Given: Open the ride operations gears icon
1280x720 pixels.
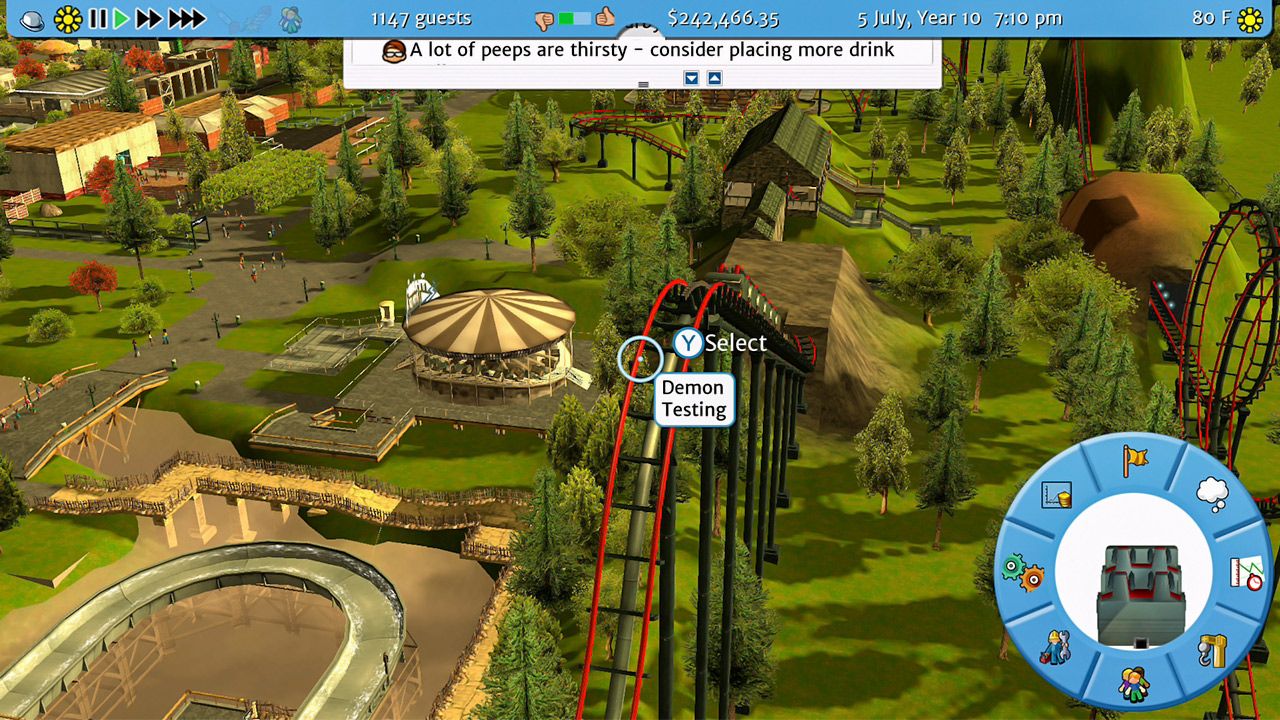Looking at the screenshot, I should (1023, 570).
